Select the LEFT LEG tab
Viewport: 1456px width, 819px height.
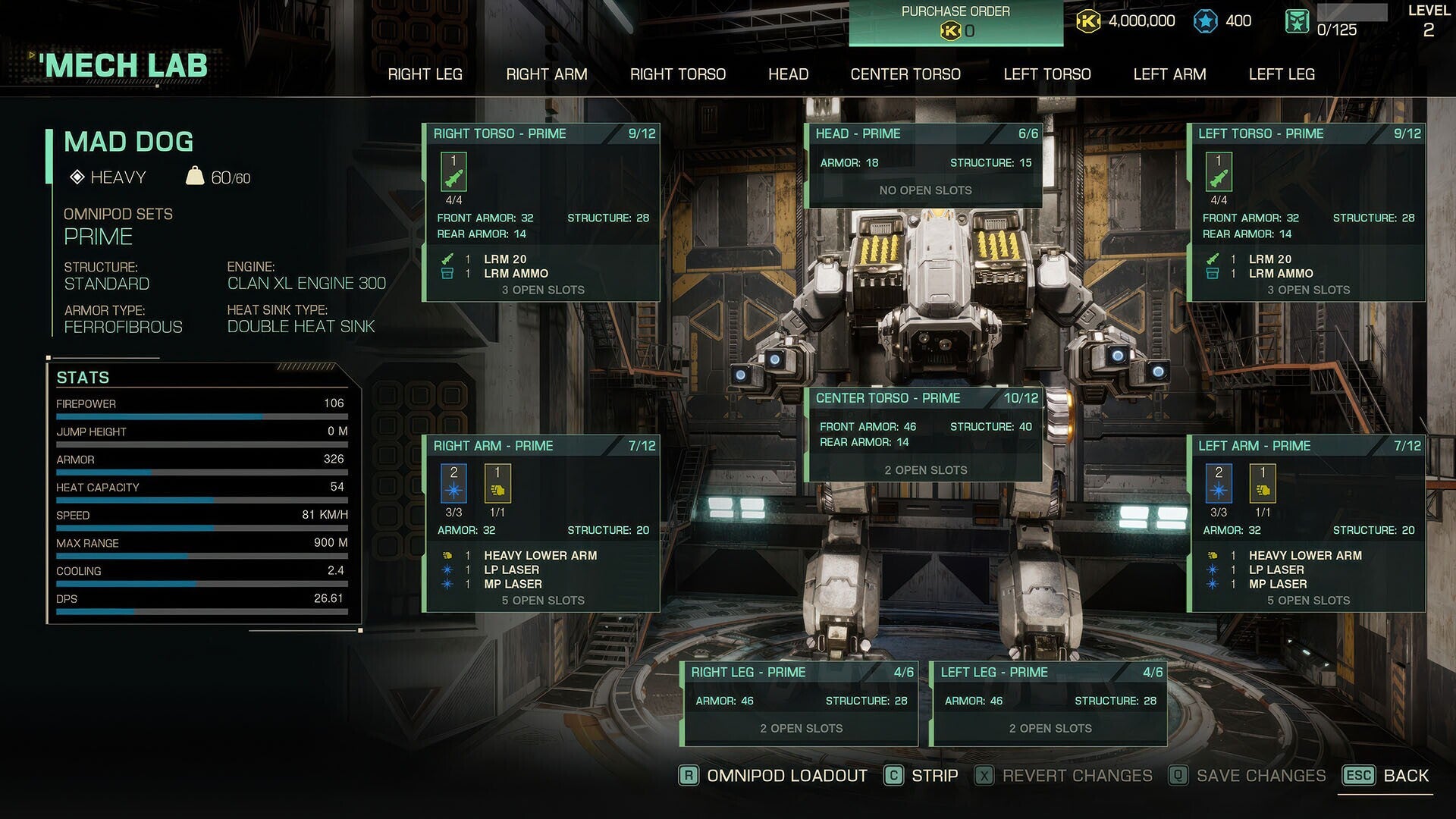(x=1281, y=74)
